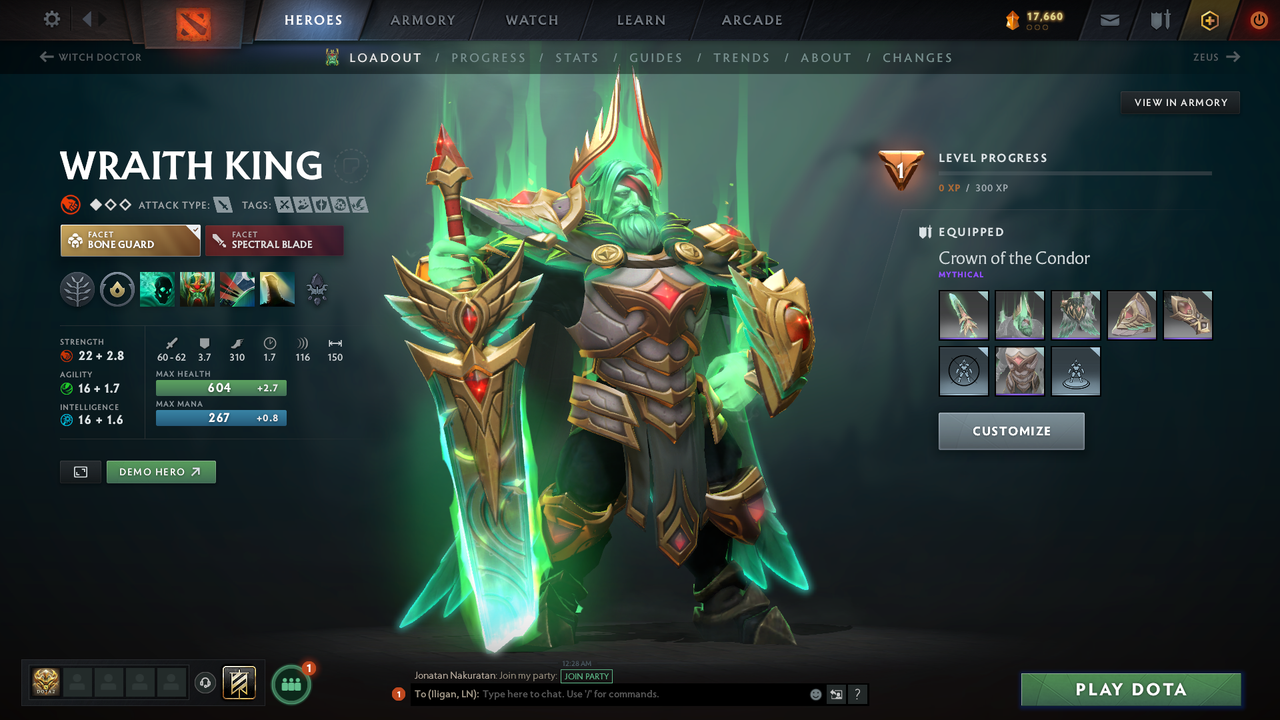Viewport: 1280px width, 720px height.
Task: Select the Crown of the Condor weapon thumbnail
Action: pos(963,314)
